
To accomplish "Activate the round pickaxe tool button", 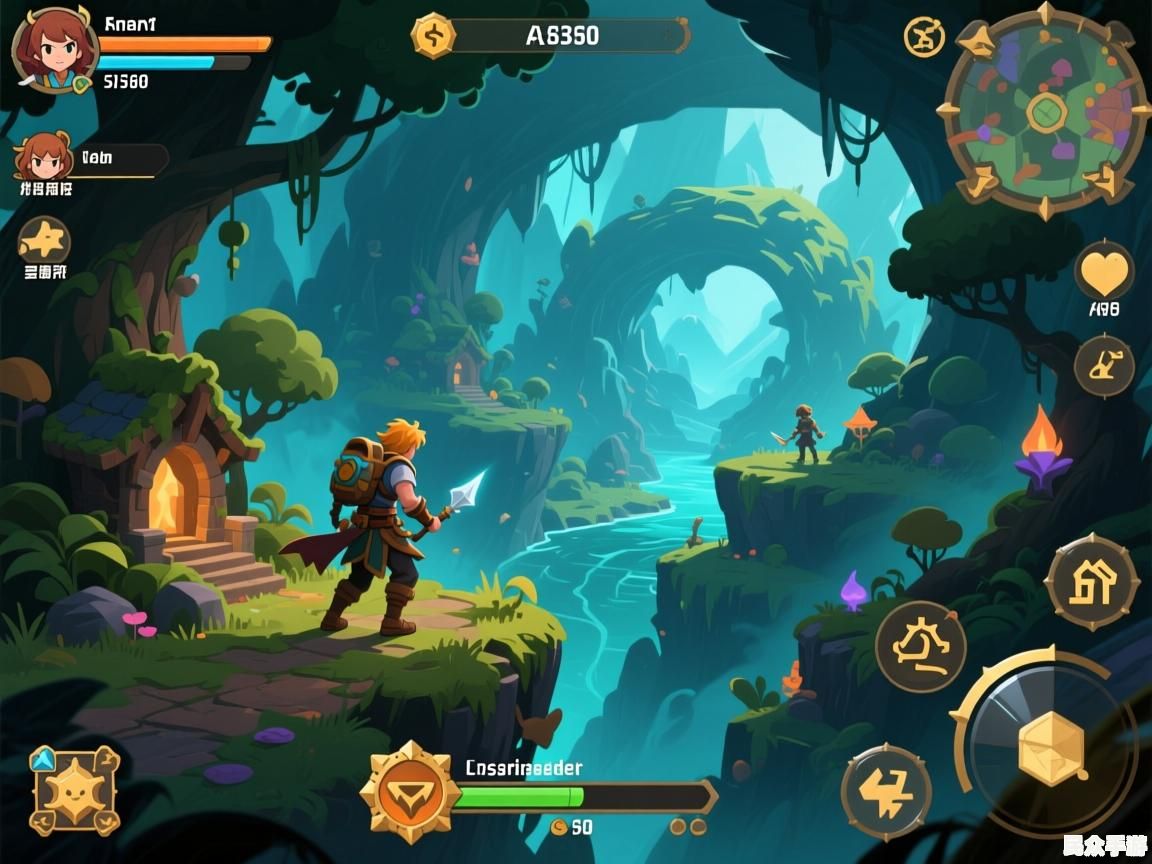I will tap(1104, 366).
